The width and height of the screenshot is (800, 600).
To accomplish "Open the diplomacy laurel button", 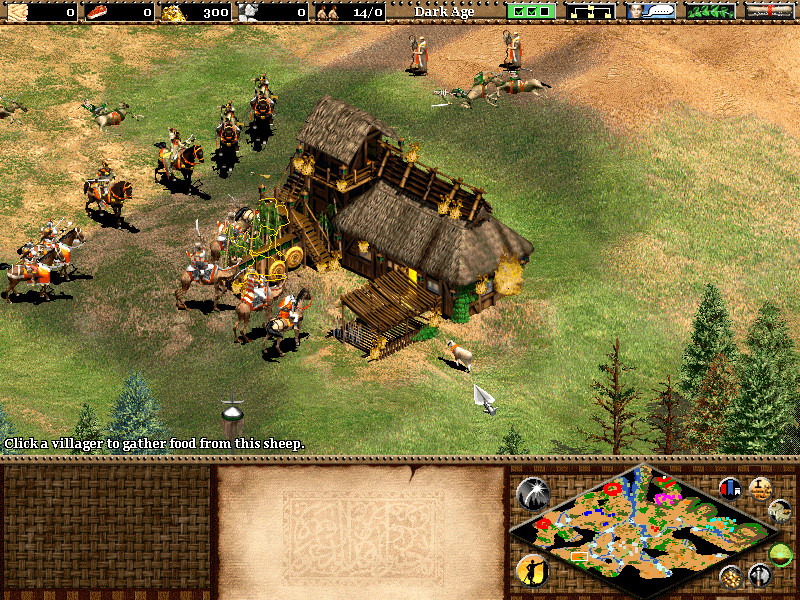I will 709,12.
